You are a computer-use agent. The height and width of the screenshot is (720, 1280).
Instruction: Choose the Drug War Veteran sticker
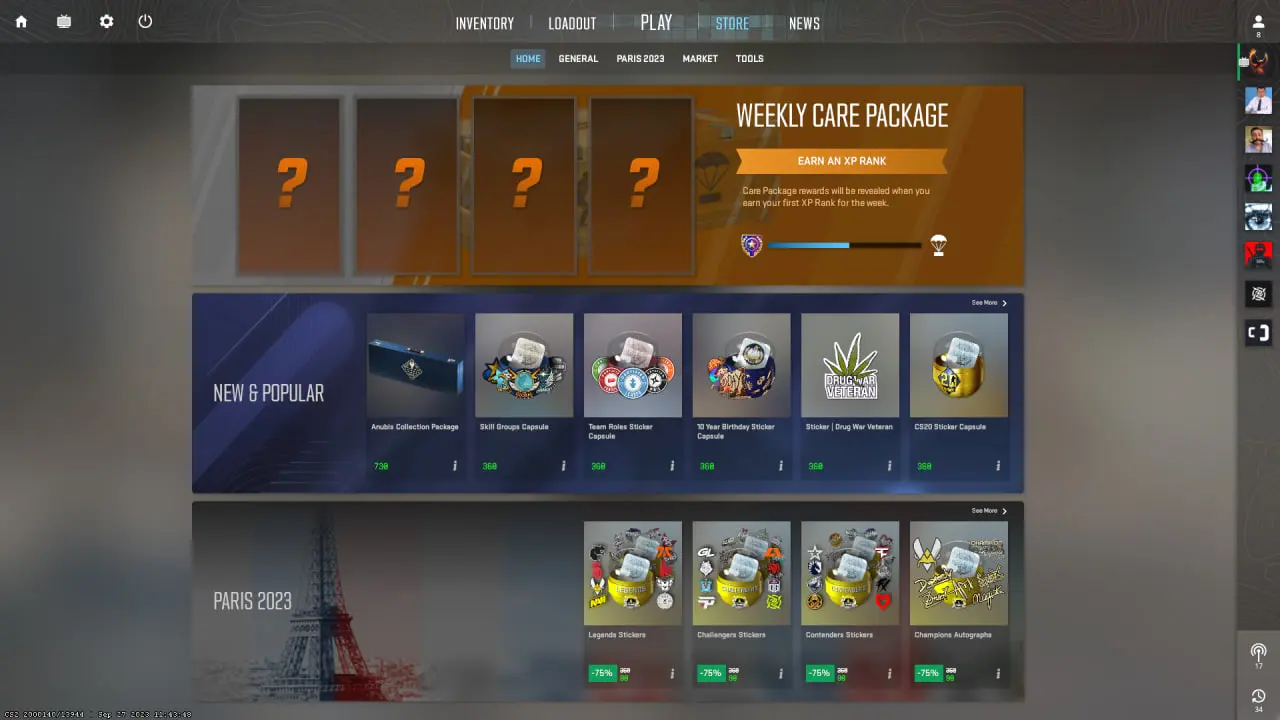850,365
